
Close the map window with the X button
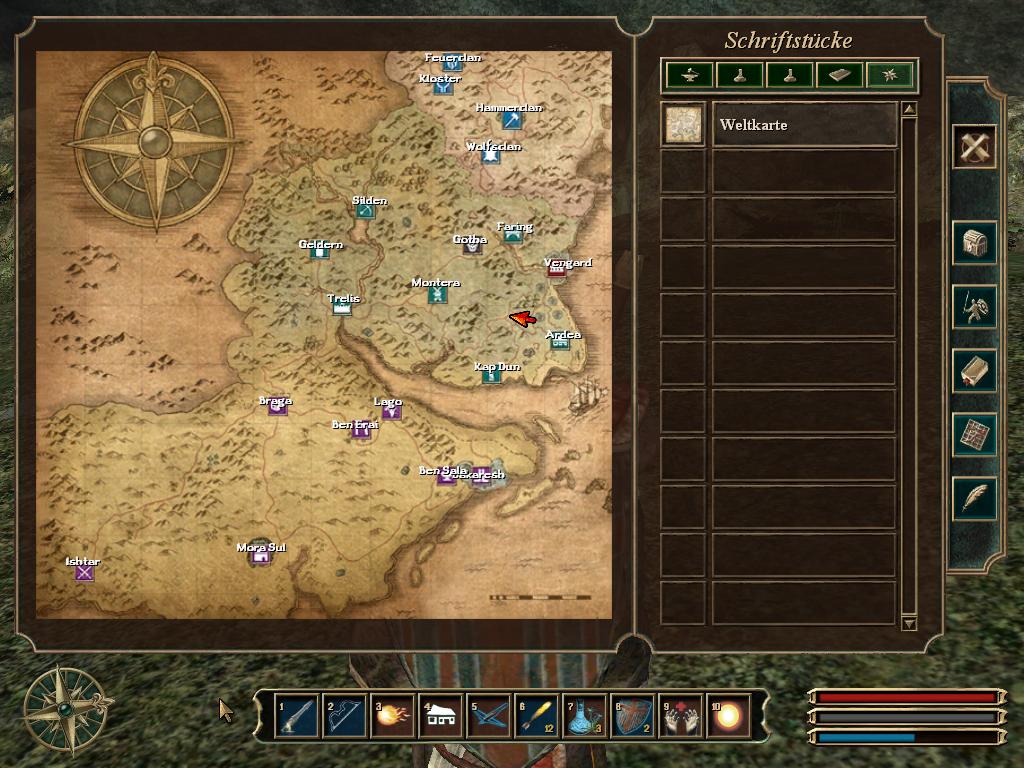[974, 148]
